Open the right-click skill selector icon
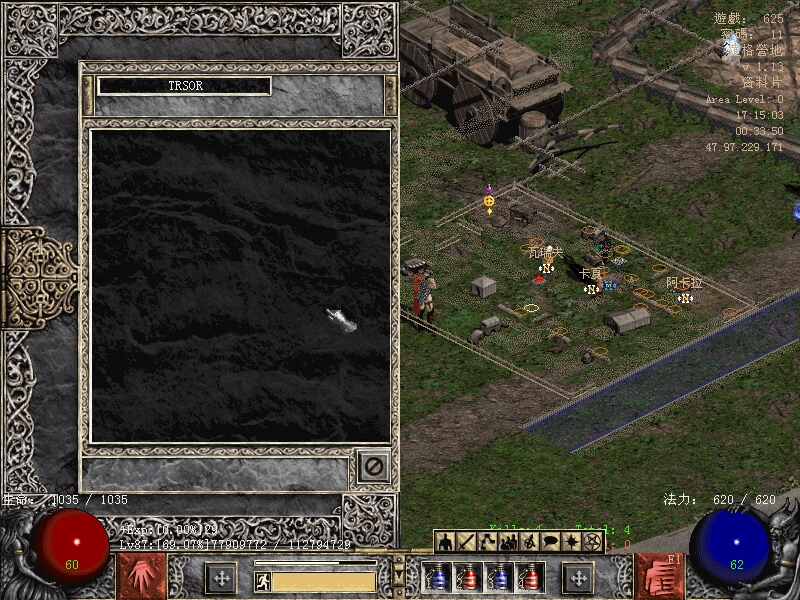The image size is (800, 600). (659, 577)
